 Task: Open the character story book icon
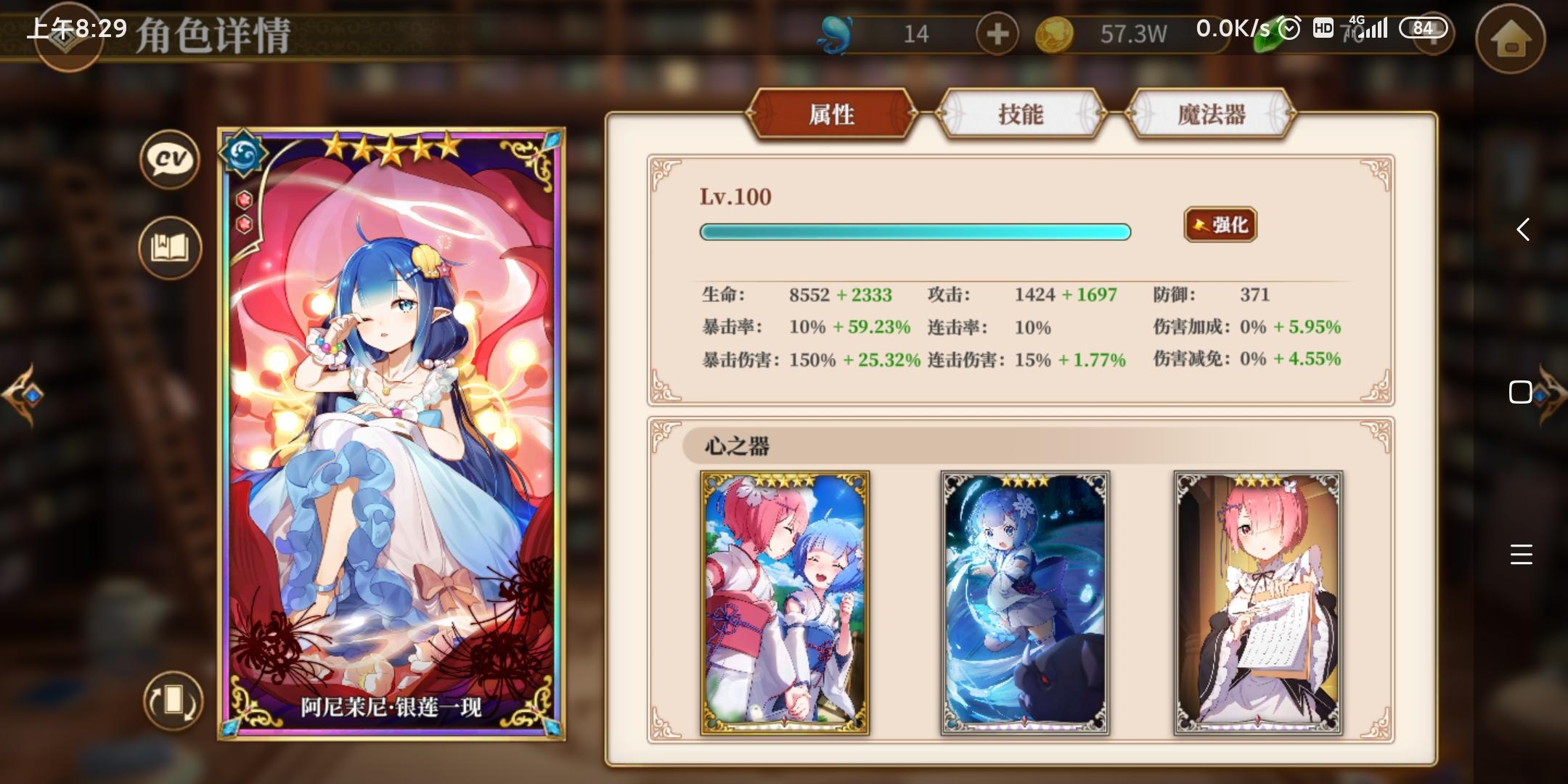click(169, 248)
